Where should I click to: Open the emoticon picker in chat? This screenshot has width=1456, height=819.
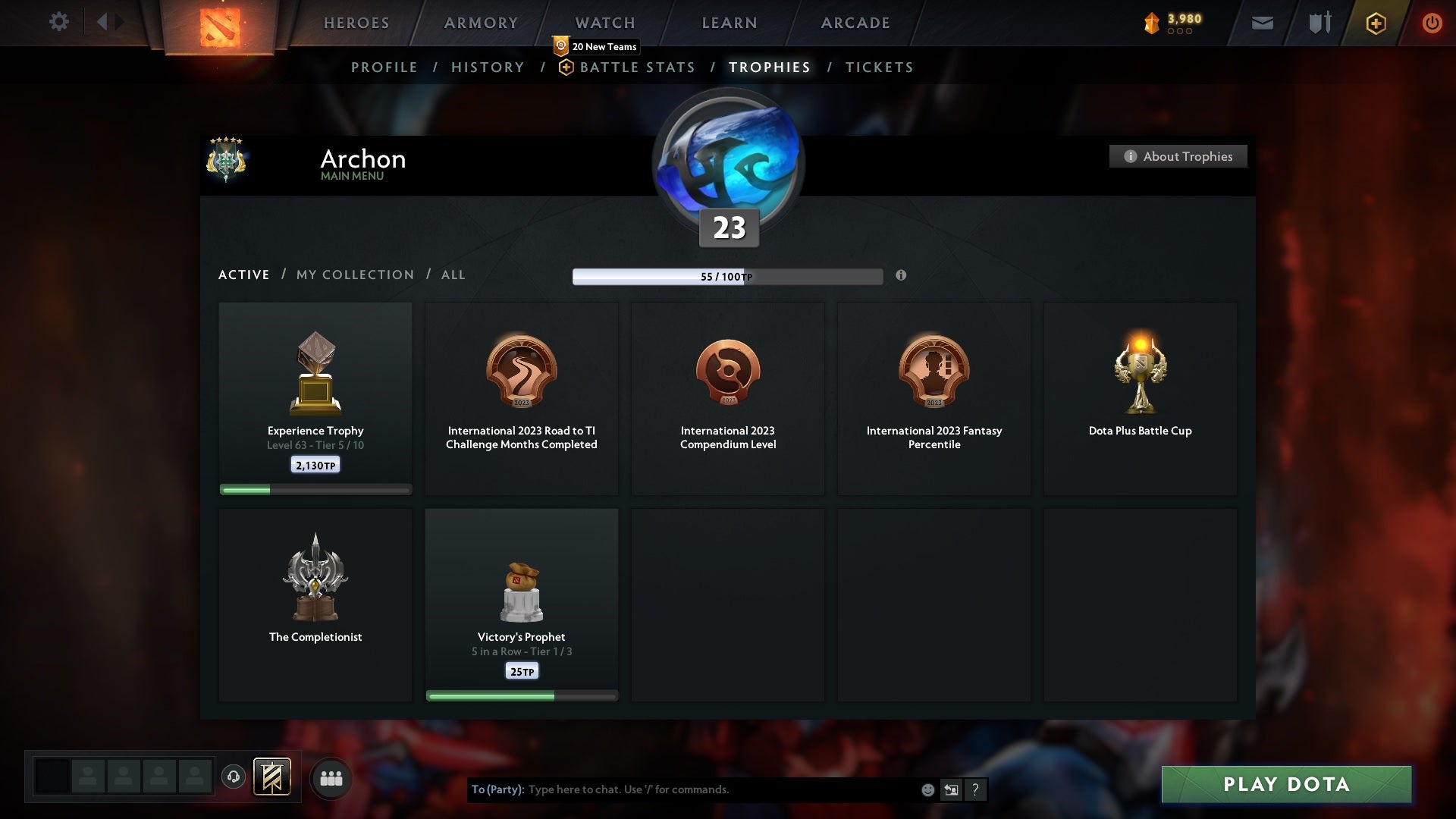[x=927, y=789]
